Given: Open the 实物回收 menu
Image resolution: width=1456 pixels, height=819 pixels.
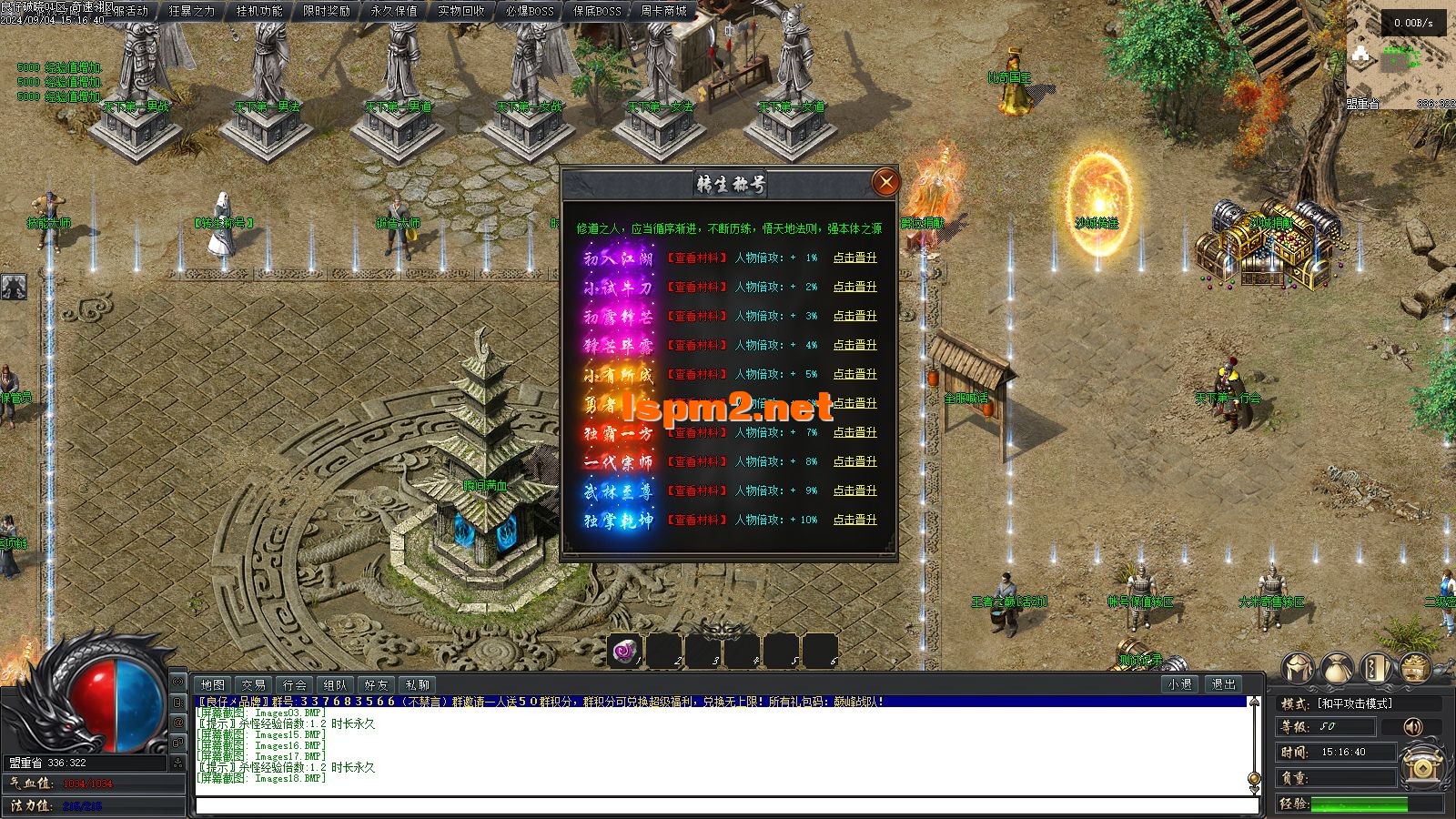Looking at the screenshot, I should coord(461,11).
